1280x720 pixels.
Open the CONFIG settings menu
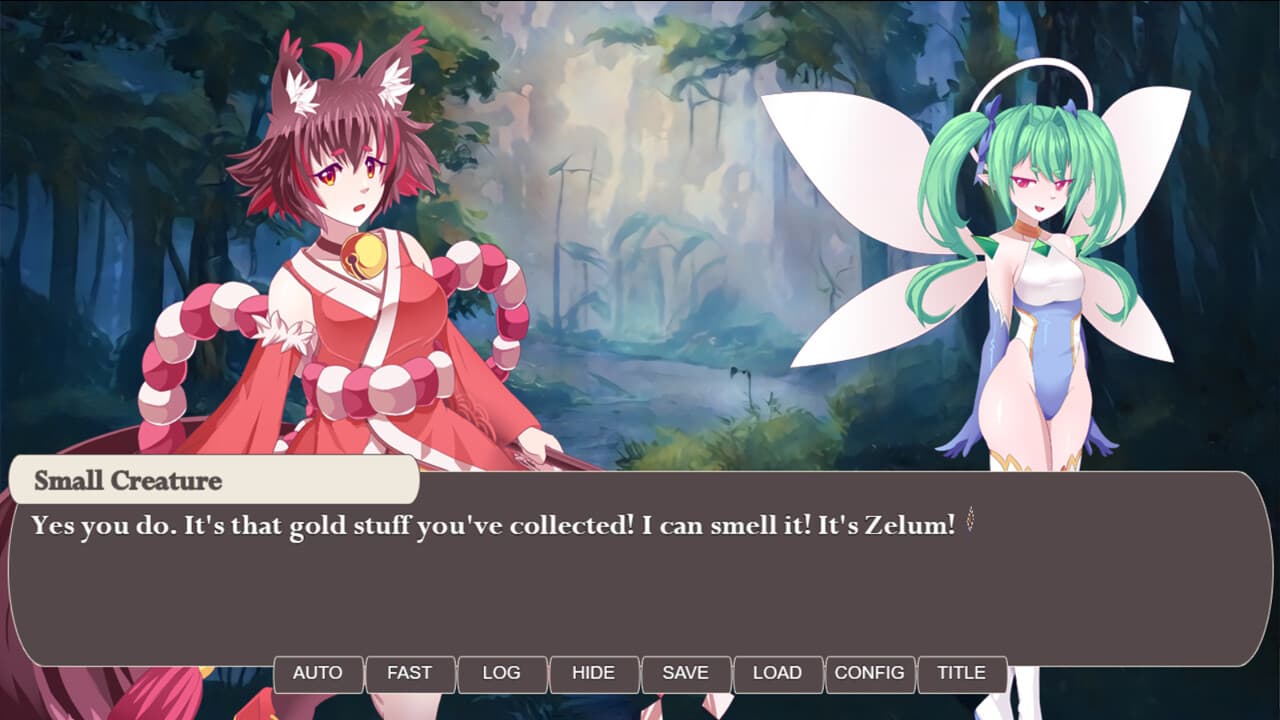tap(870, 673)
